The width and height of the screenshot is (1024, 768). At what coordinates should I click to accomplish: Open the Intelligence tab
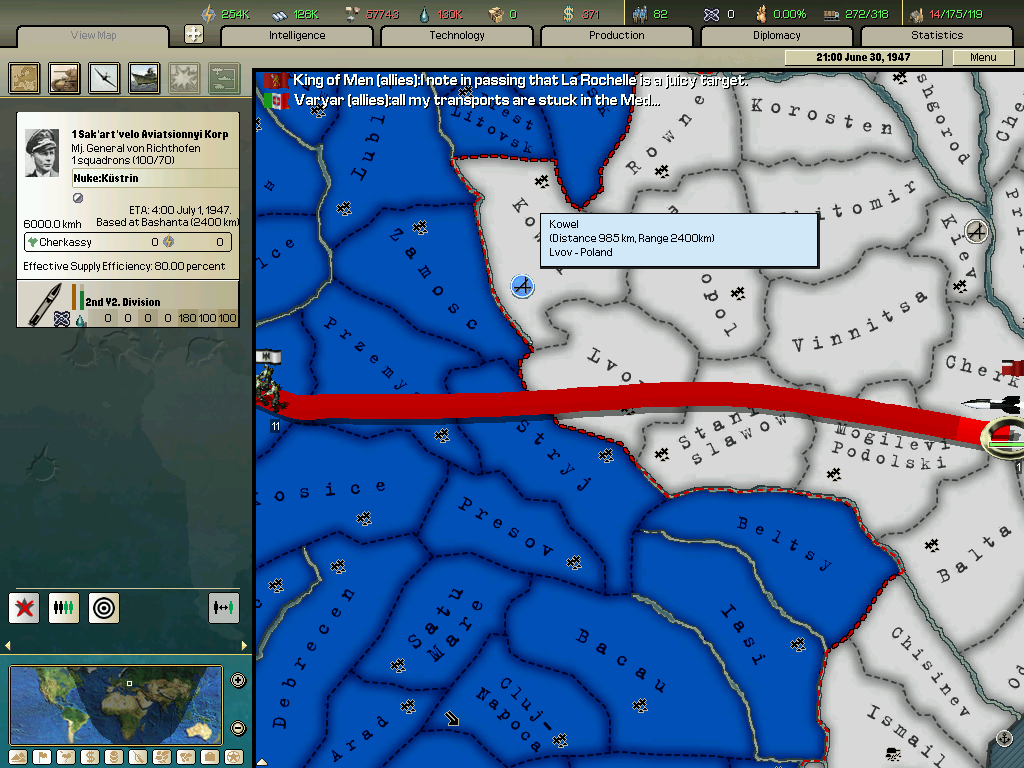[x=297, y=36]
